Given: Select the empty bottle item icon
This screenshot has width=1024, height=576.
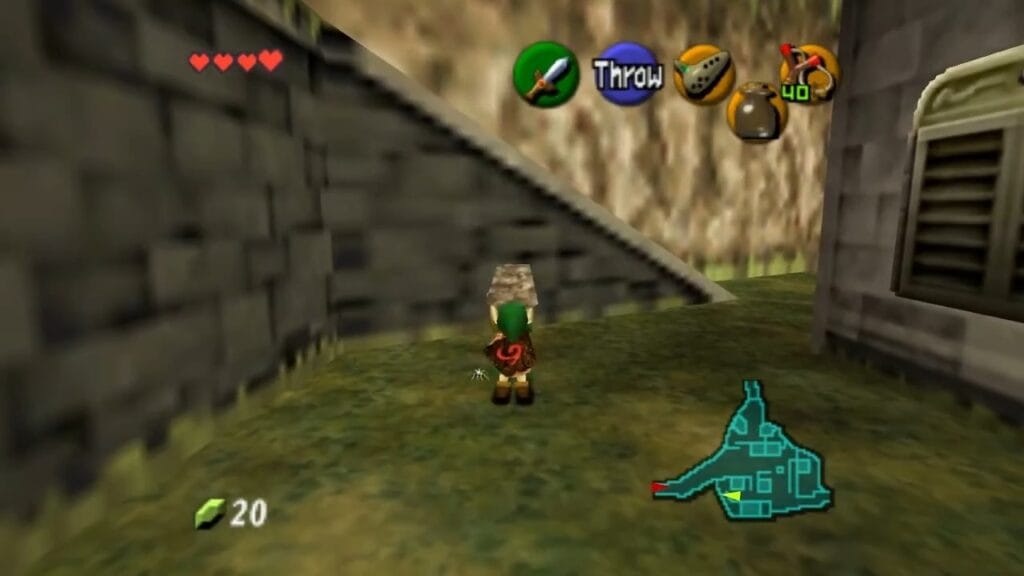Looking at the screenshot, I should pos(757,111).
